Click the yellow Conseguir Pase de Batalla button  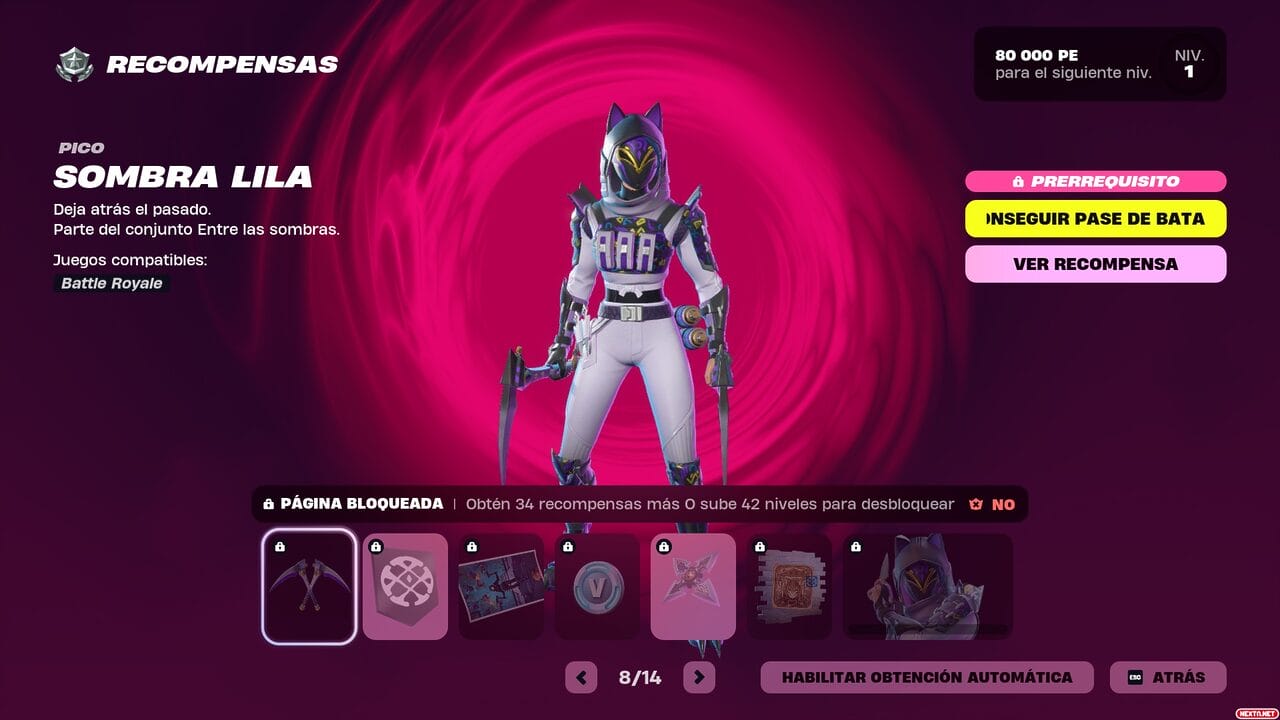(1095, 219)
